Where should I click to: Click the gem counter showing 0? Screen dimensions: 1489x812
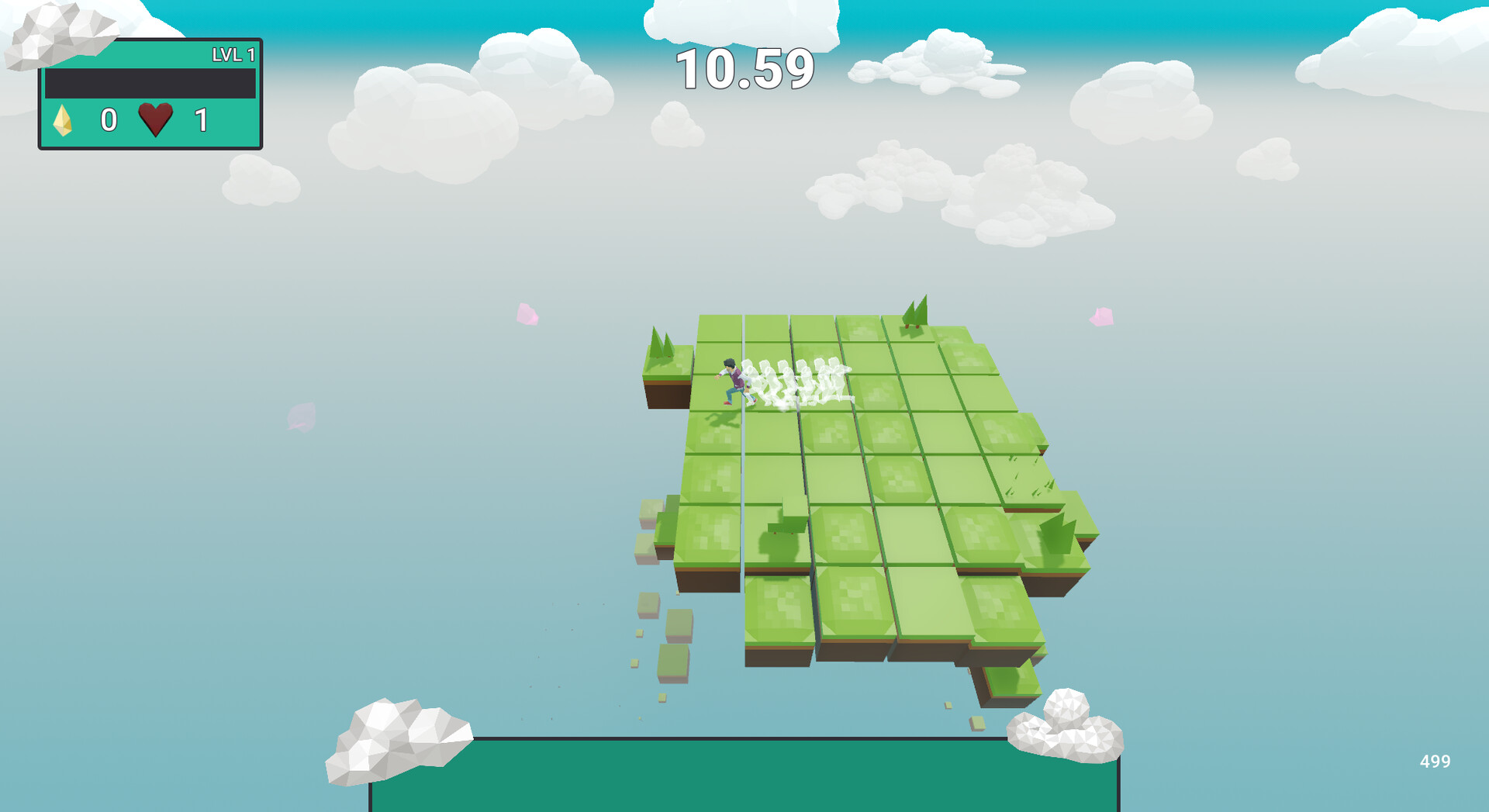click(x=109, y=121)
